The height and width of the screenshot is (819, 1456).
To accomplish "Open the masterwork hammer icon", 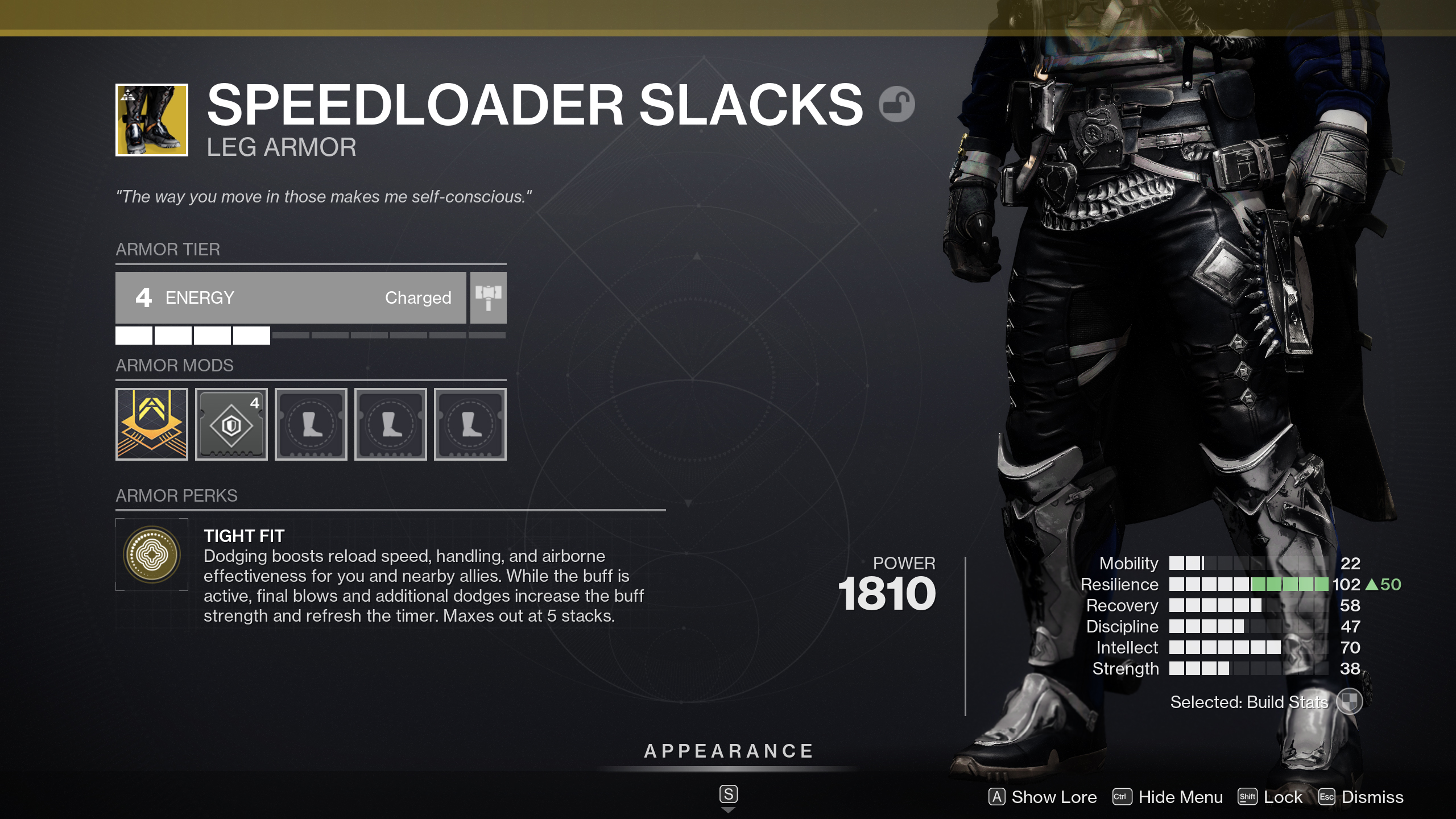I will tap(487, 297).
